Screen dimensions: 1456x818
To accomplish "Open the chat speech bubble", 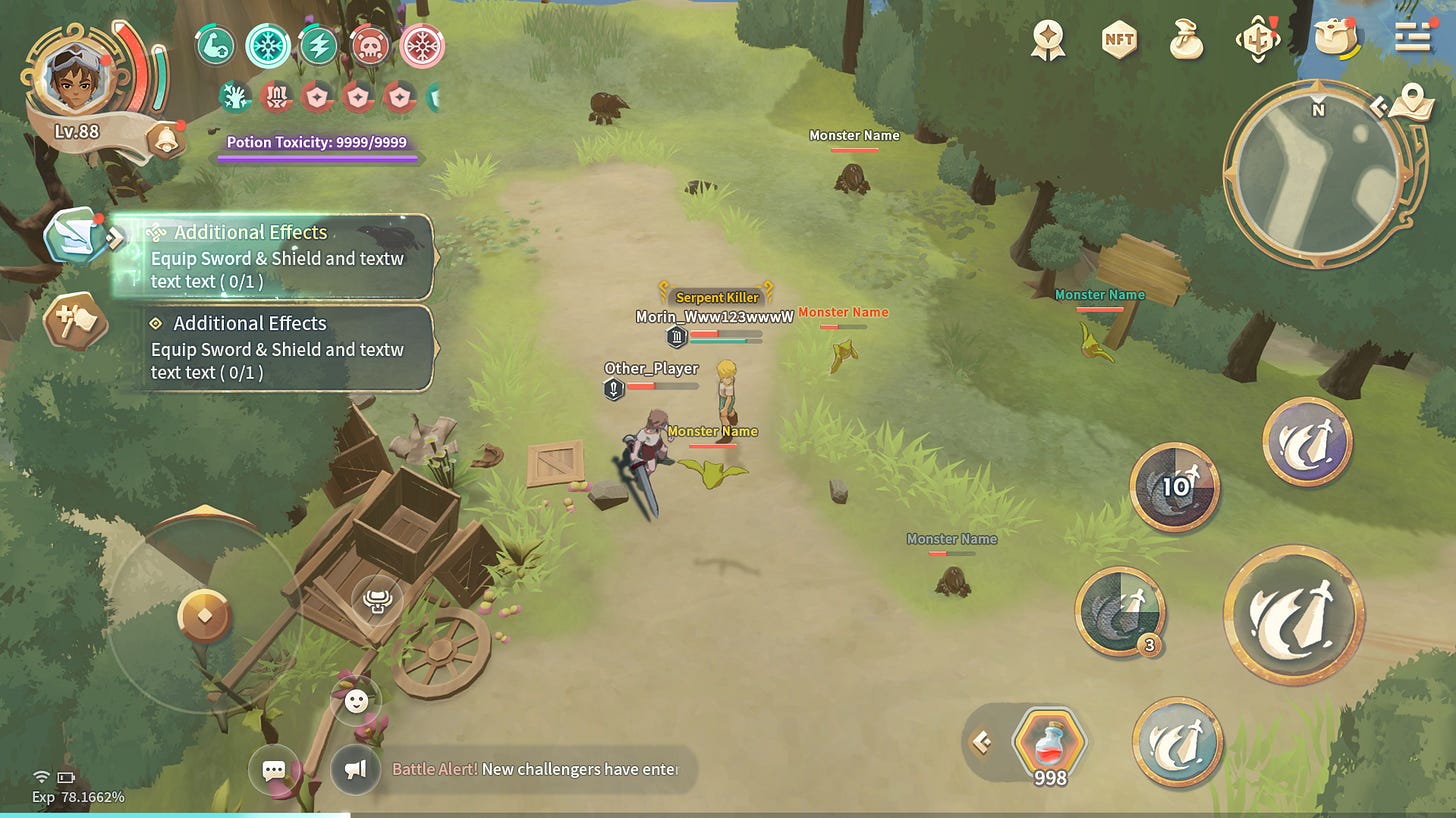I will [274, 770].
